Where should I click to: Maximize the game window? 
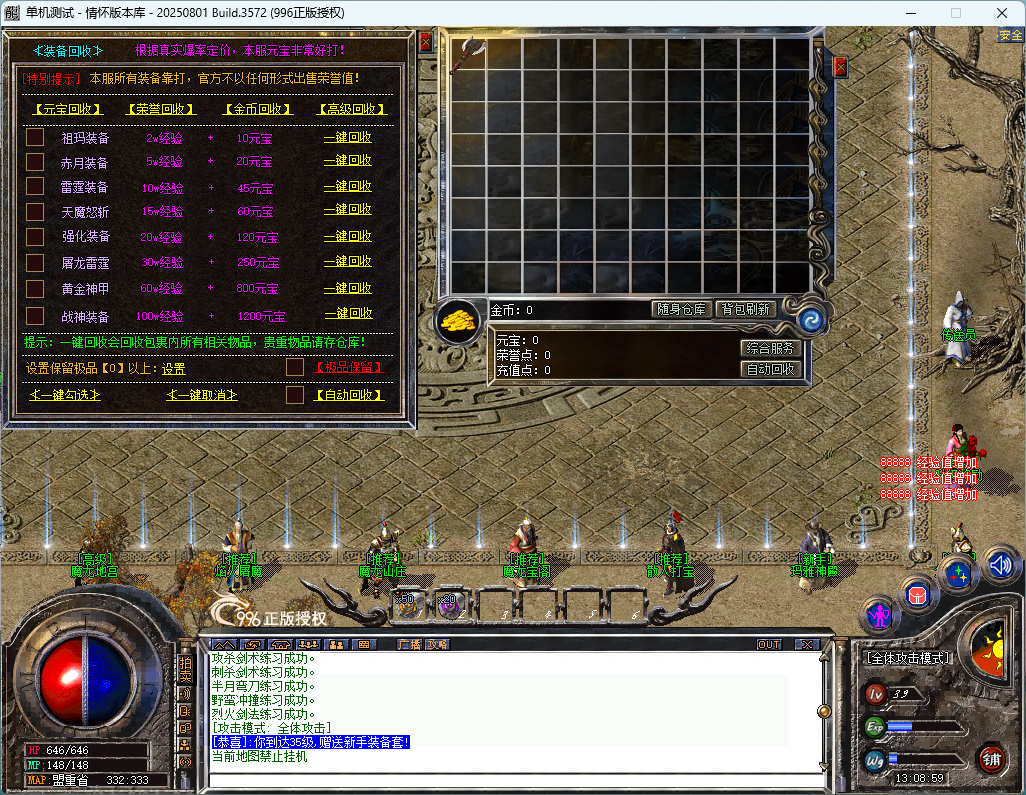(x=955, y=13)
